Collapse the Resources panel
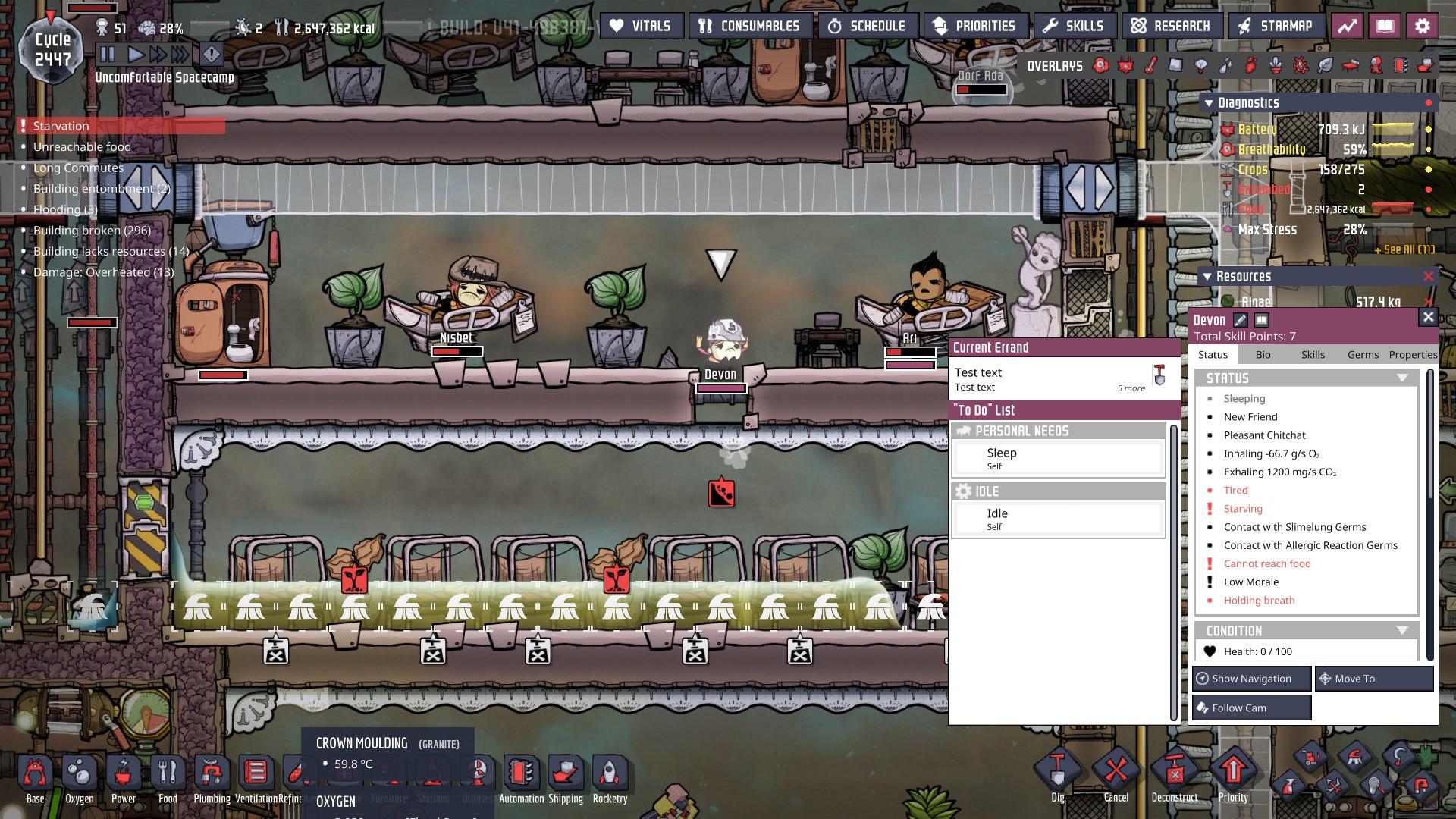 point(1207,276)
